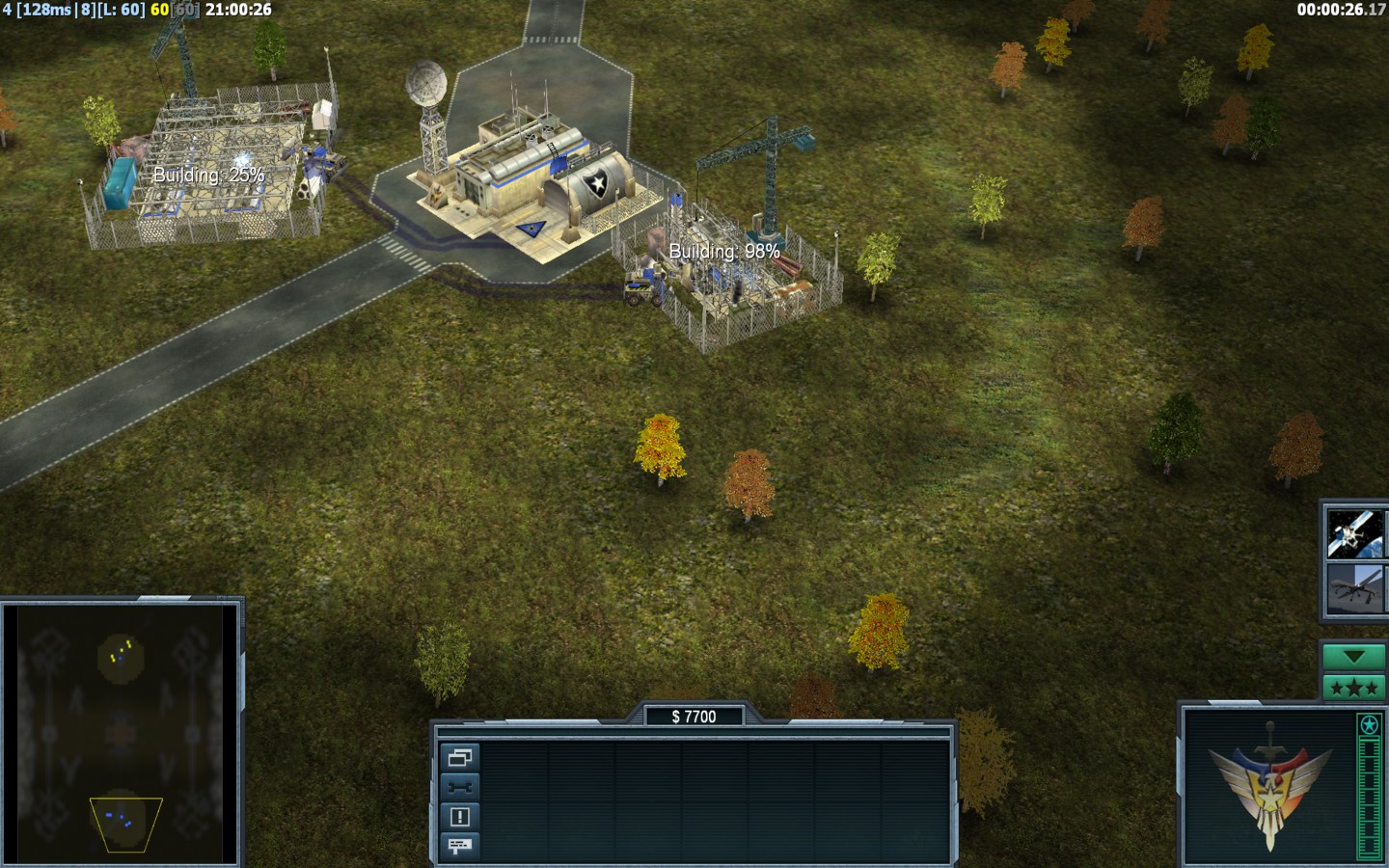The width and height of the screenshot is (1389, 868).
Task: Activate the spy drone power shortcut
Action: click(1354, 587)
